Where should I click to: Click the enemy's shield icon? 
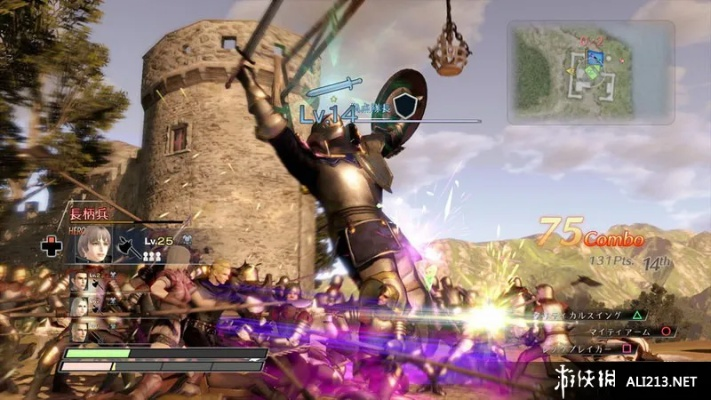404,105
